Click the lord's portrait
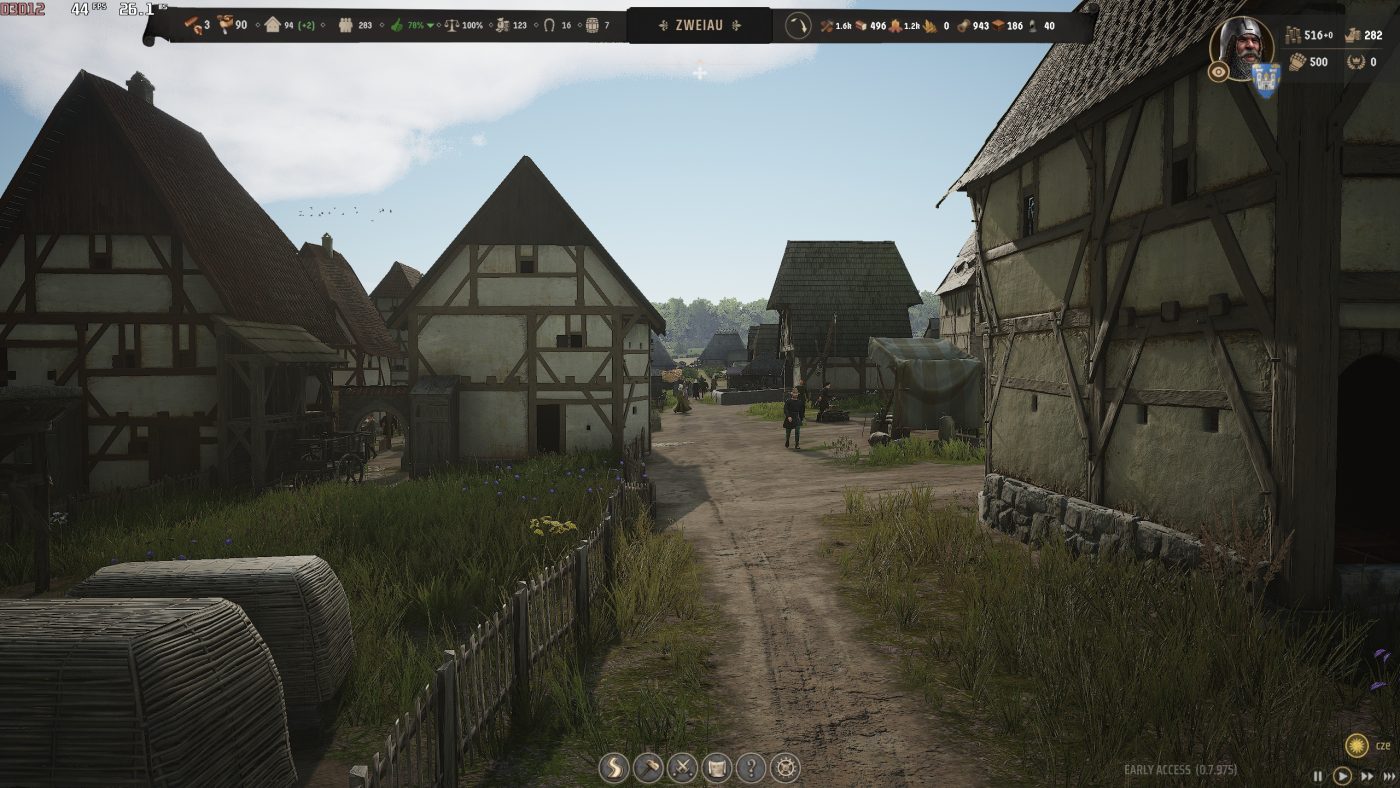This screenshot has width=1400, height=788. click(1242, 46)
